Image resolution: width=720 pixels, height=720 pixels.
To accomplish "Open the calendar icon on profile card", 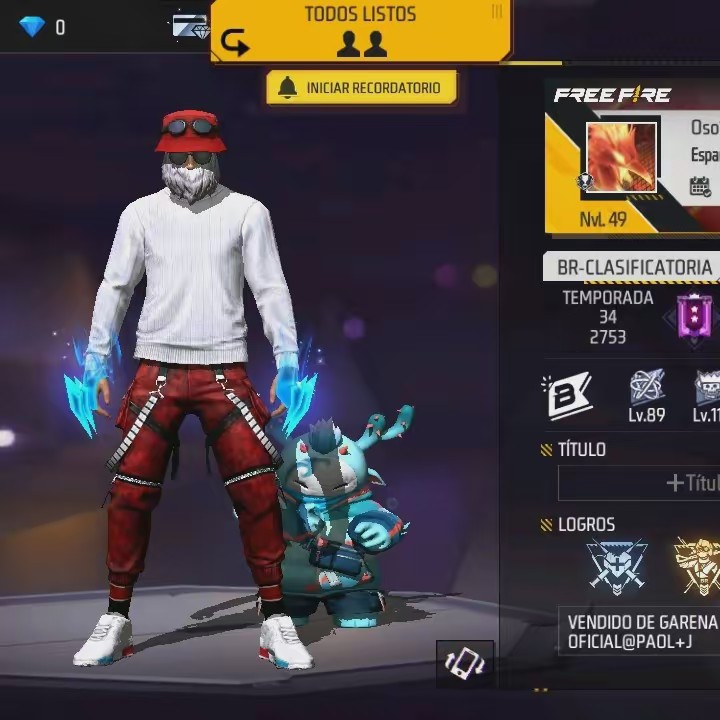I will click(700, 187).
